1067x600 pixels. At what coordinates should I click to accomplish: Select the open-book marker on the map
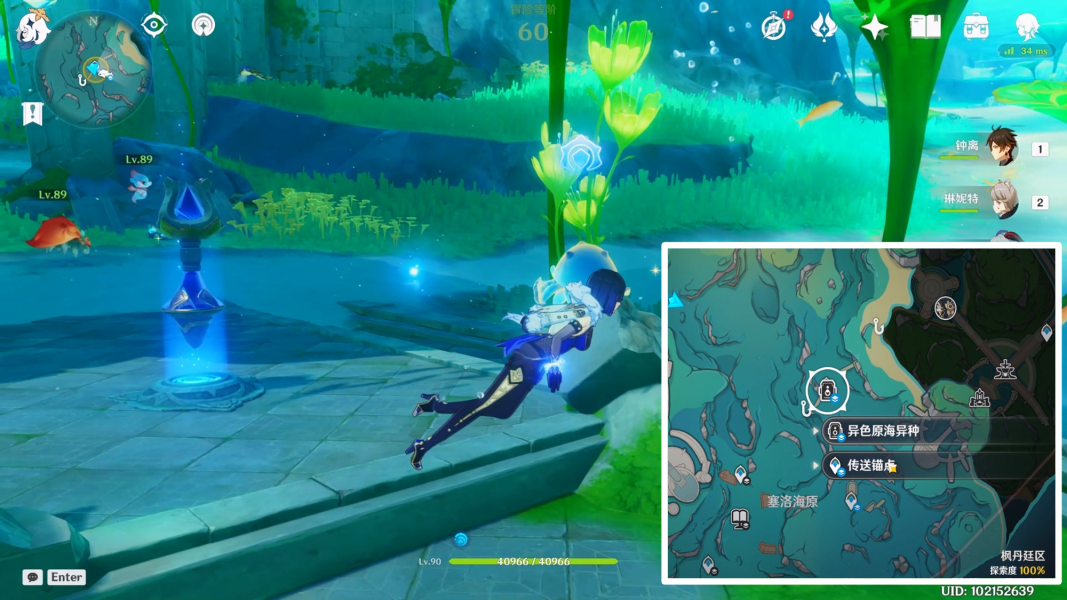click(740, 518)
